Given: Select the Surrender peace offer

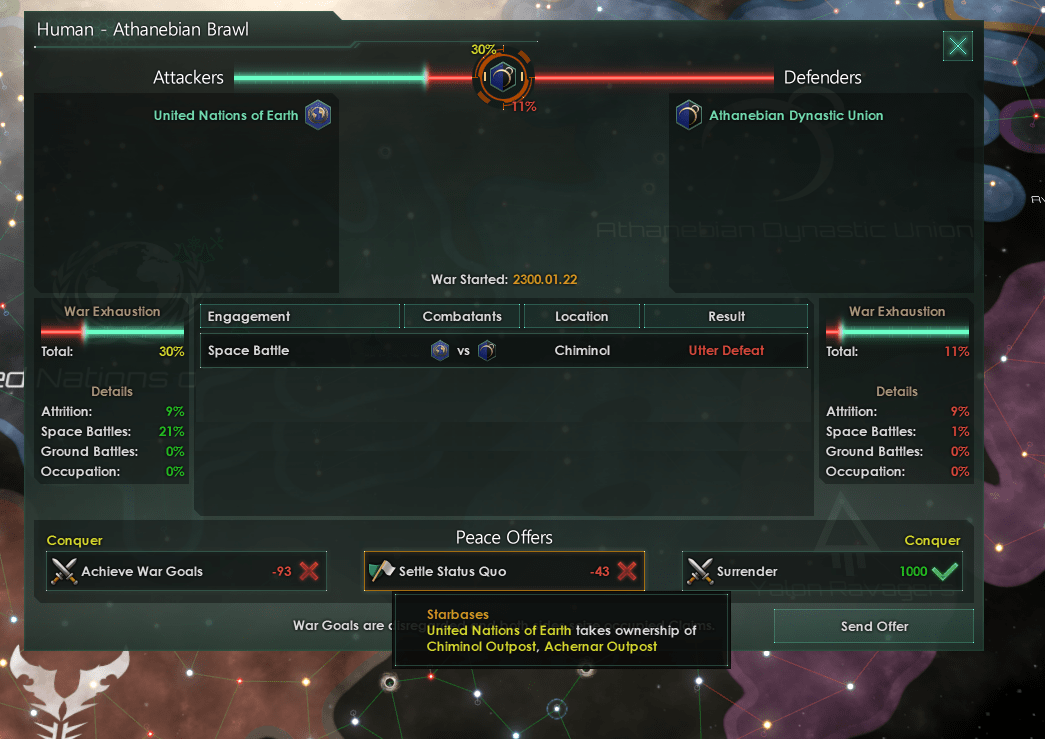Looking at the screenshot, I should (x=822, y=571).
